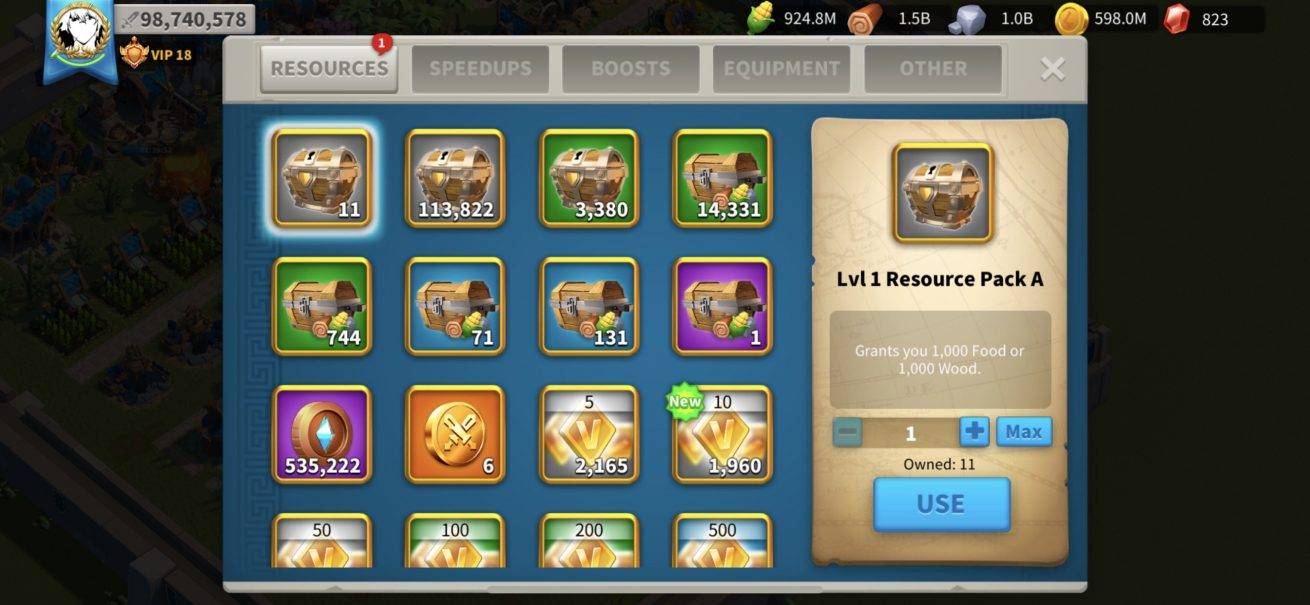Select the chest showing 14,331
This screenshot has width=1310, height=605.
[x=723, y=178]
